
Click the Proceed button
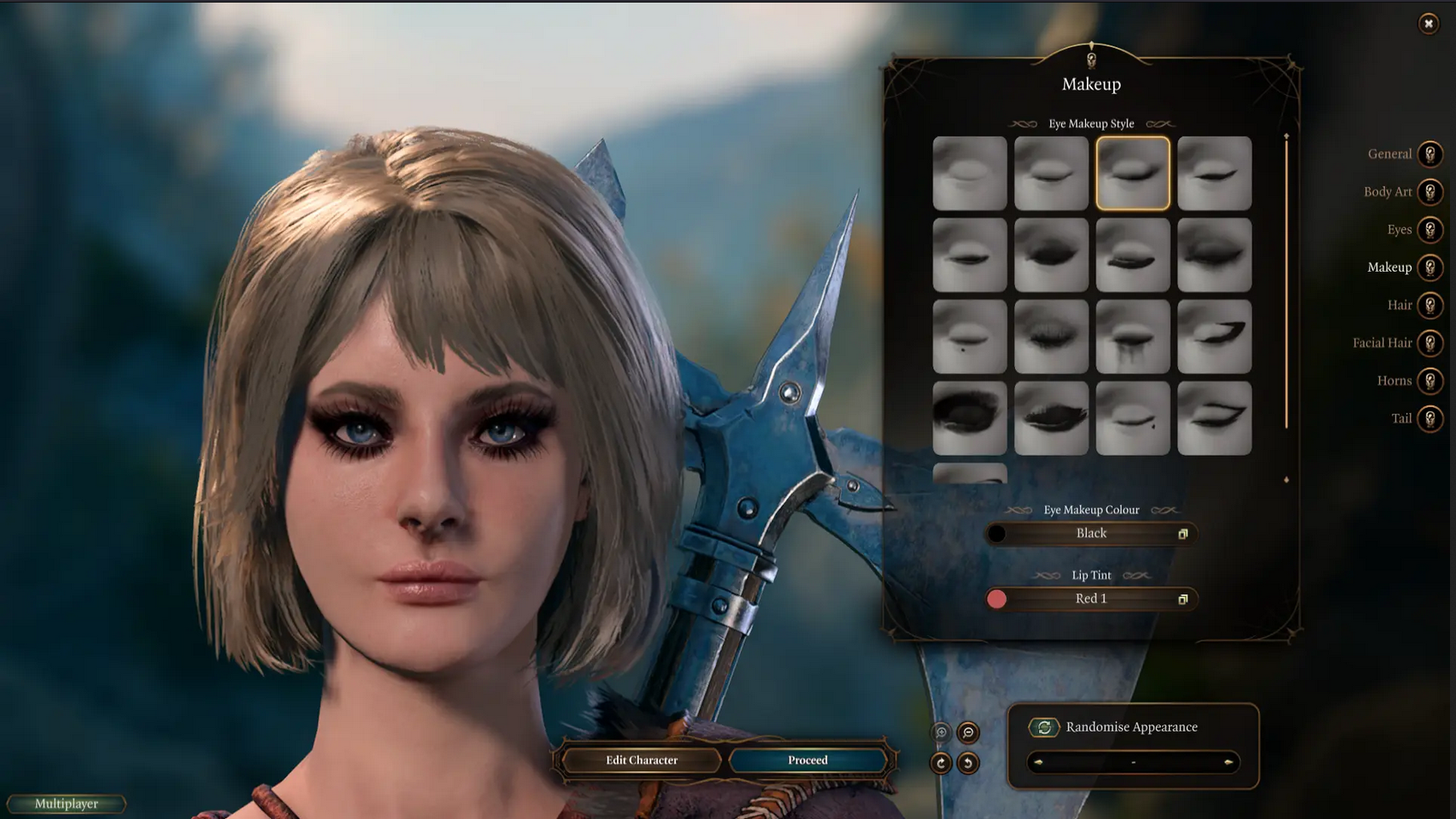click(807, 760)
